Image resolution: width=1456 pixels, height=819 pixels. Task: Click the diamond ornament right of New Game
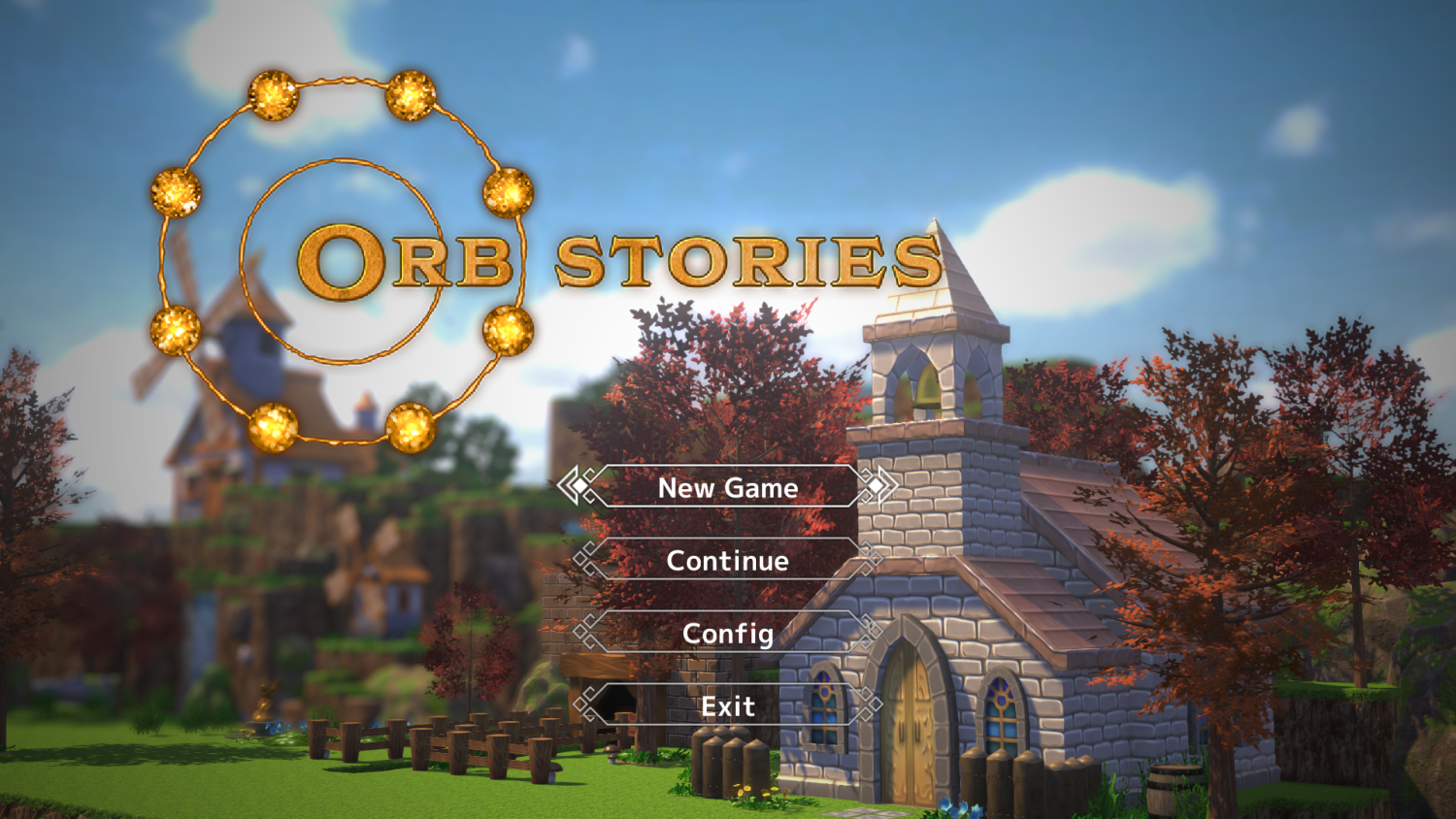pos(877,488)
